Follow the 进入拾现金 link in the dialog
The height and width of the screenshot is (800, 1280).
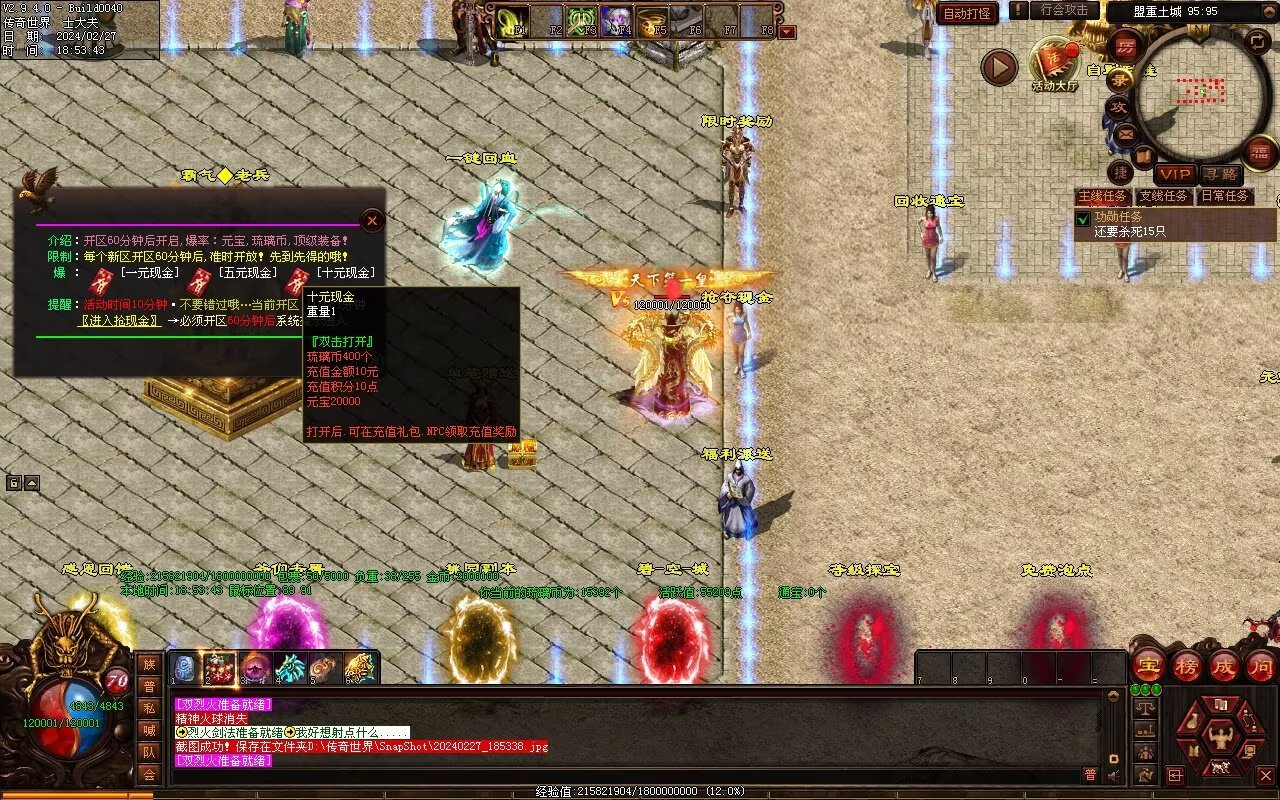[120, 321]
